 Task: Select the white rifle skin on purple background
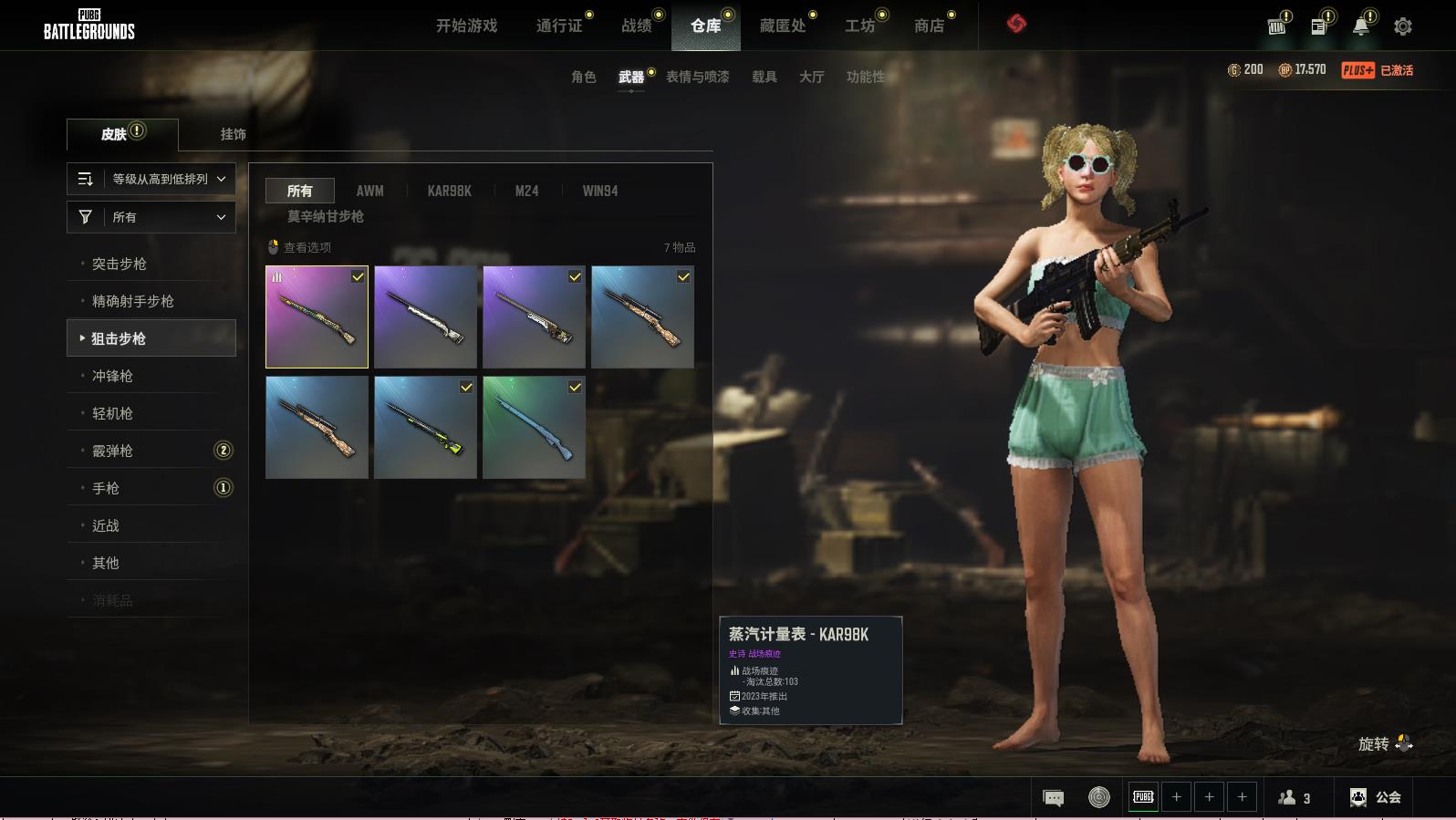425,317
